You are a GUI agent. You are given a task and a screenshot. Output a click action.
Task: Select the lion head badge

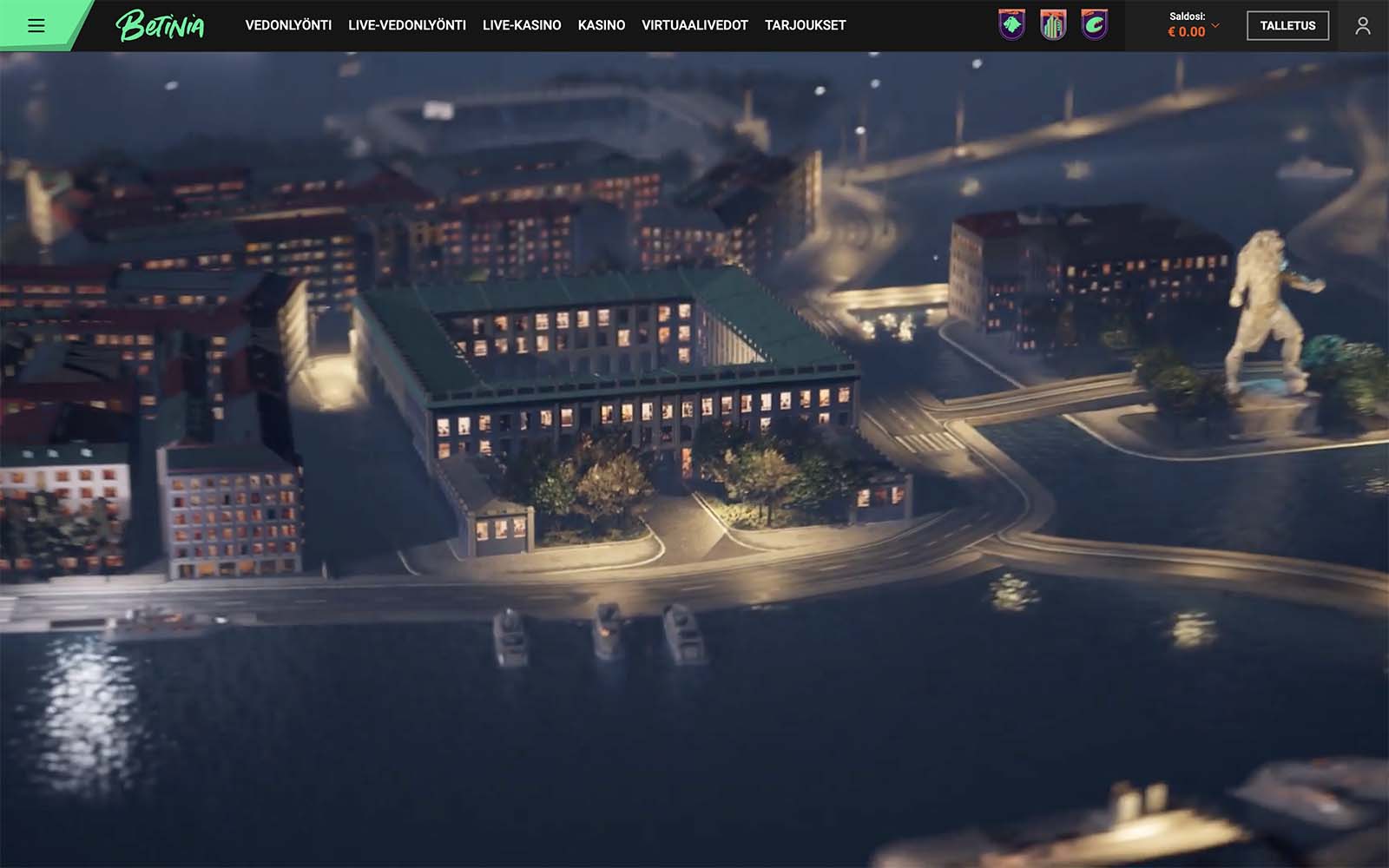(x=1011, y=25)
